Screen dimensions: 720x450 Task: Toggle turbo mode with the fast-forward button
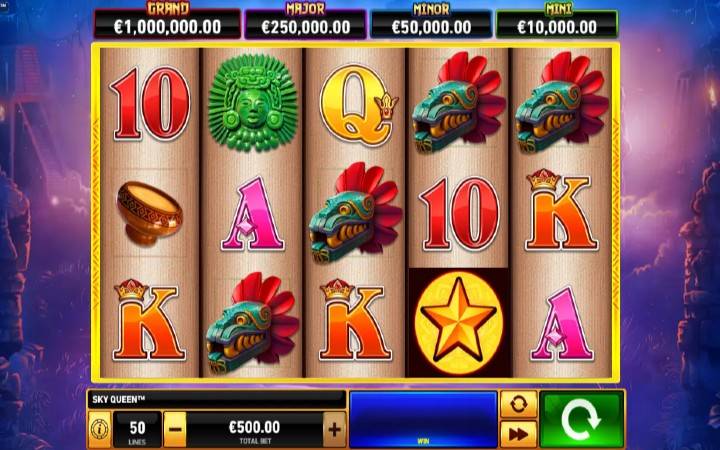(518, 434)
